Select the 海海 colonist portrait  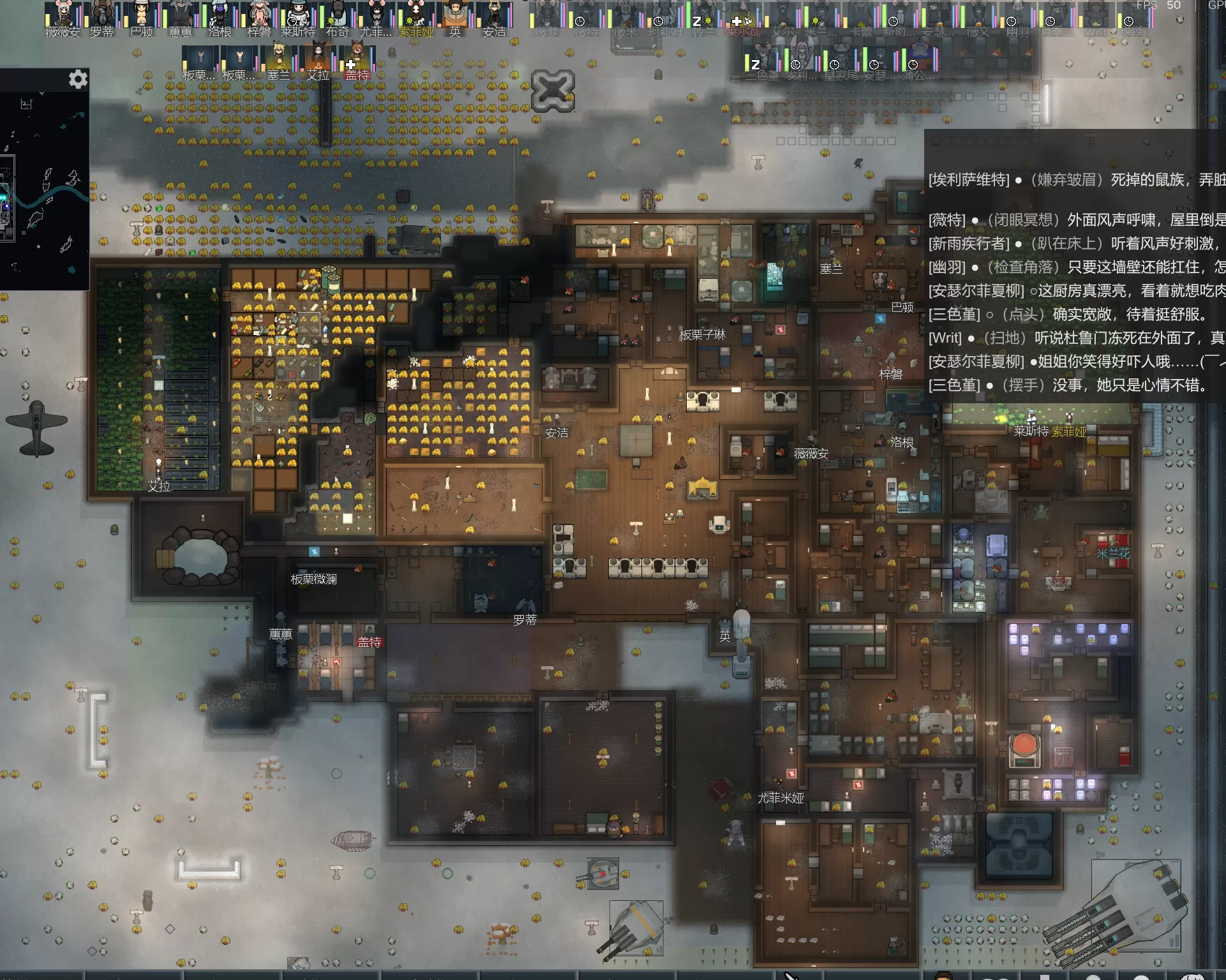(x=1135, y=15)
